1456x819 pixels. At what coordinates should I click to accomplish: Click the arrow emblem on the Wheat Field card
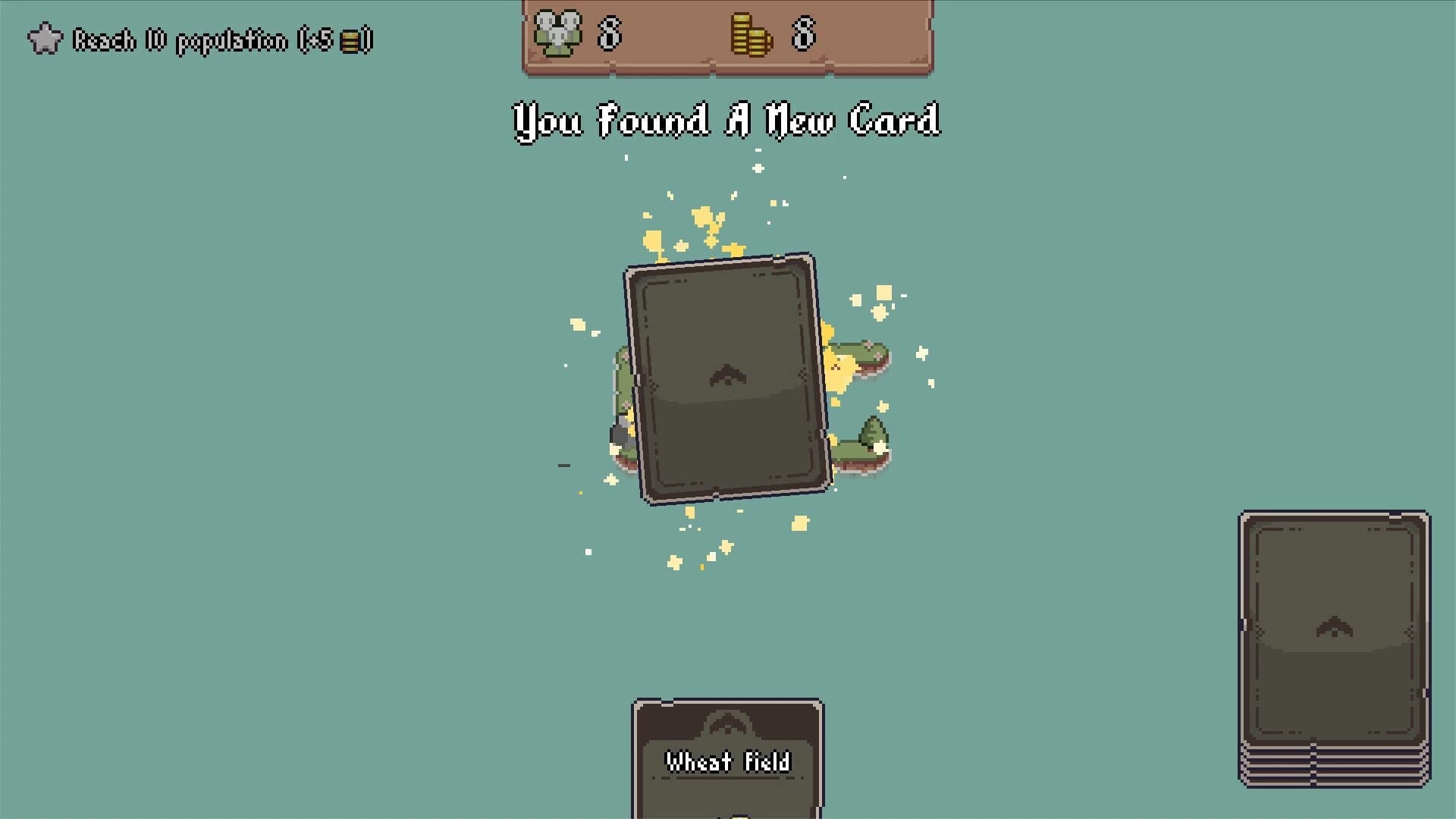coord(726,724)
